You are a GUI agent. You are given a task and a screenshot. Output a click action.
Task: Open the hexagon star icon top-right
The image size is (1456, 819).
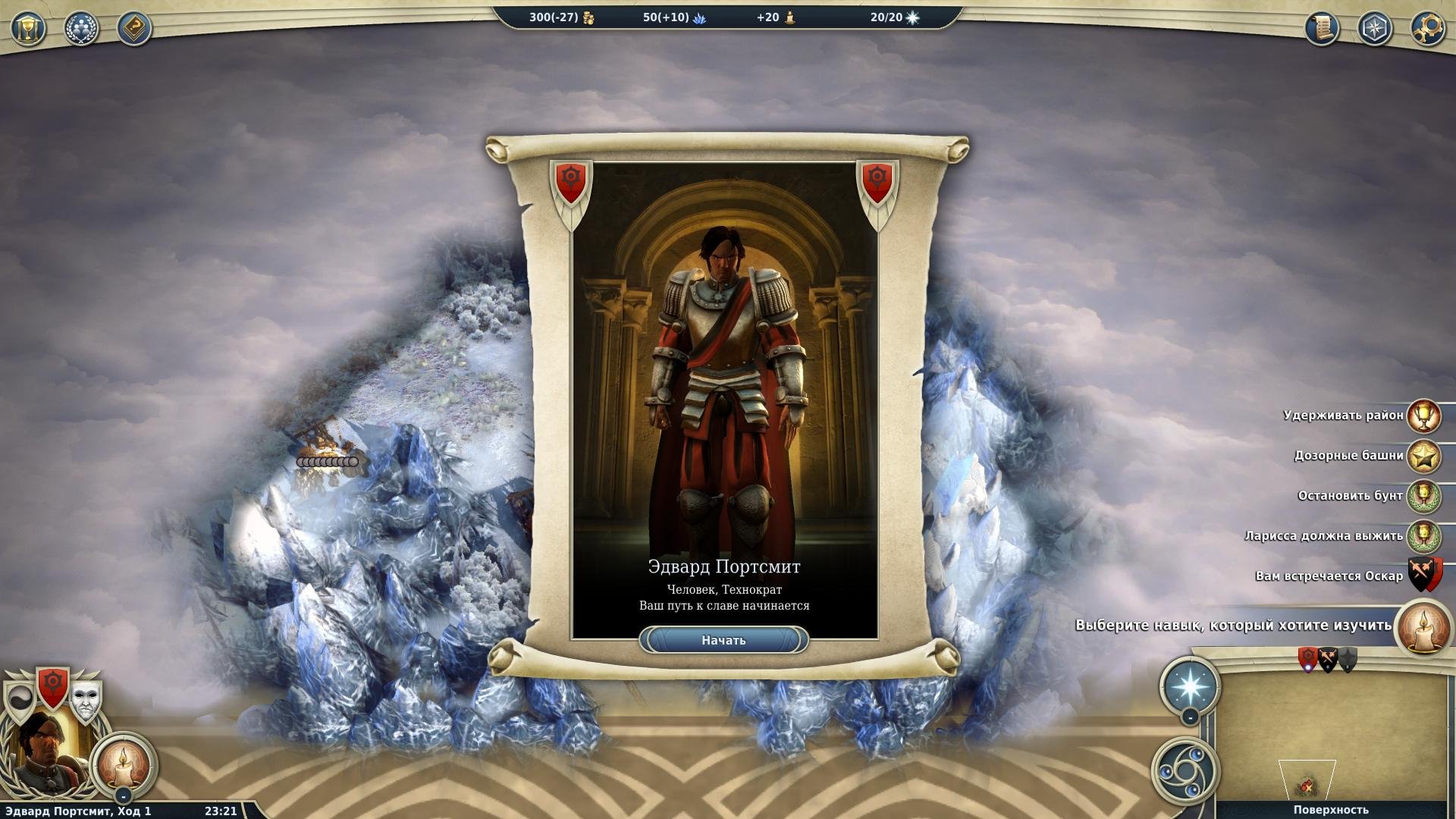(x=1375, y=29)
